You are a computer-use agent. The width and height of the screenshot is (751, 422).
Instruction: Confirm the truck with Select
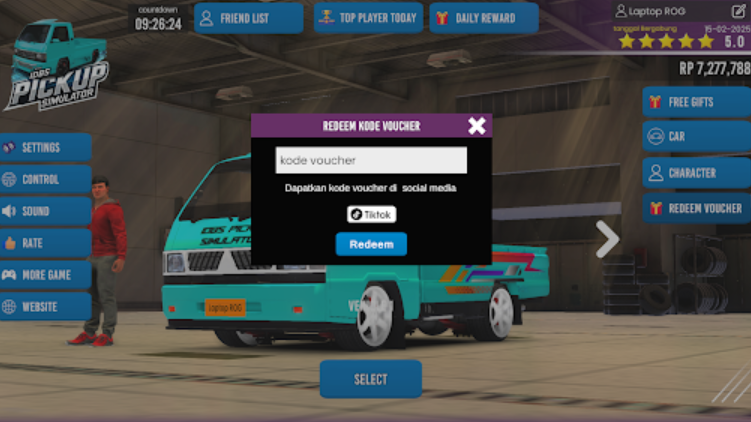point(370,379)
